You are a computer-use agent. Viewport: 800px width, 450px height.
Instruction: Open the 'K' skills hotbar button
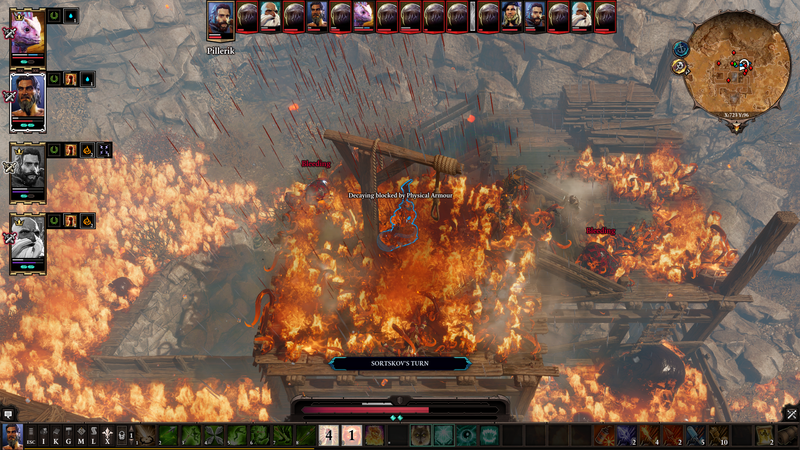(56, 436)
